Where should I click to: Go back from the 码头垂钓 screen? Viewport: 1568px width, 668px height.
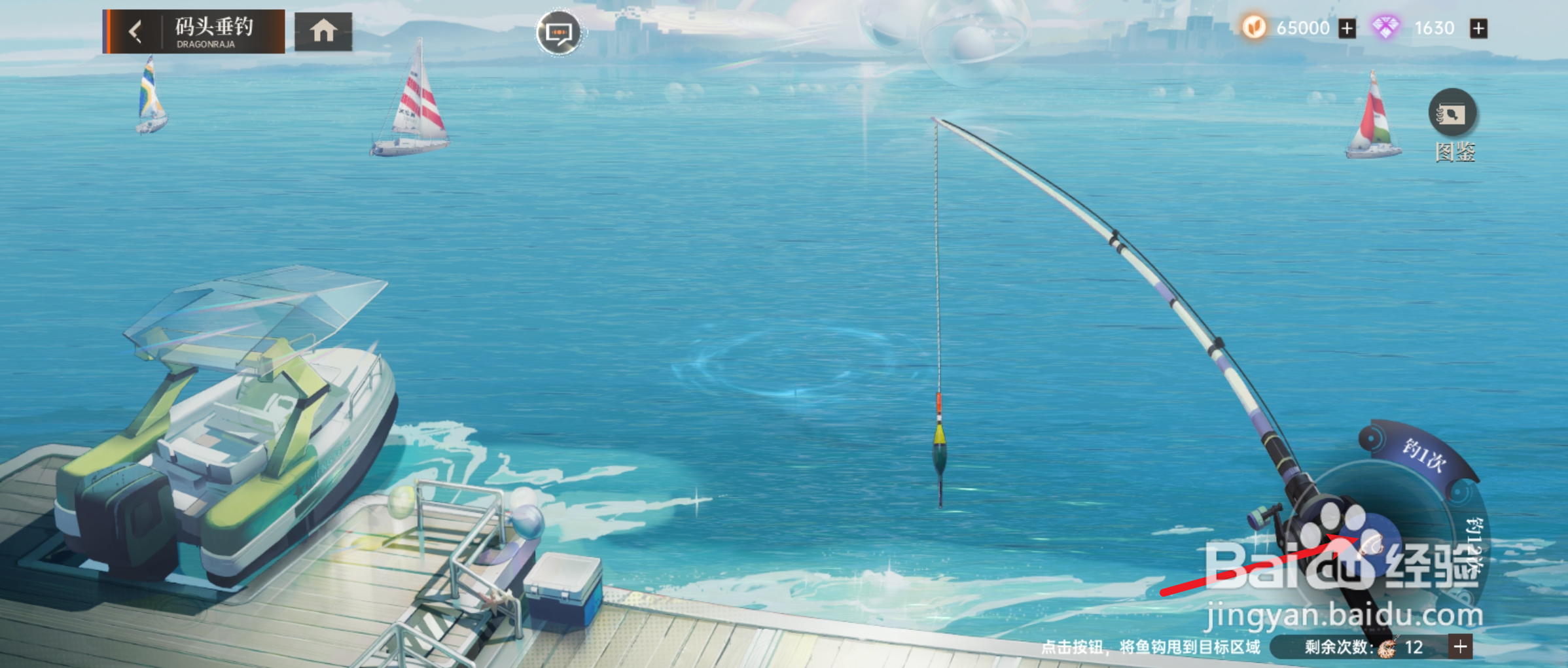135,31
